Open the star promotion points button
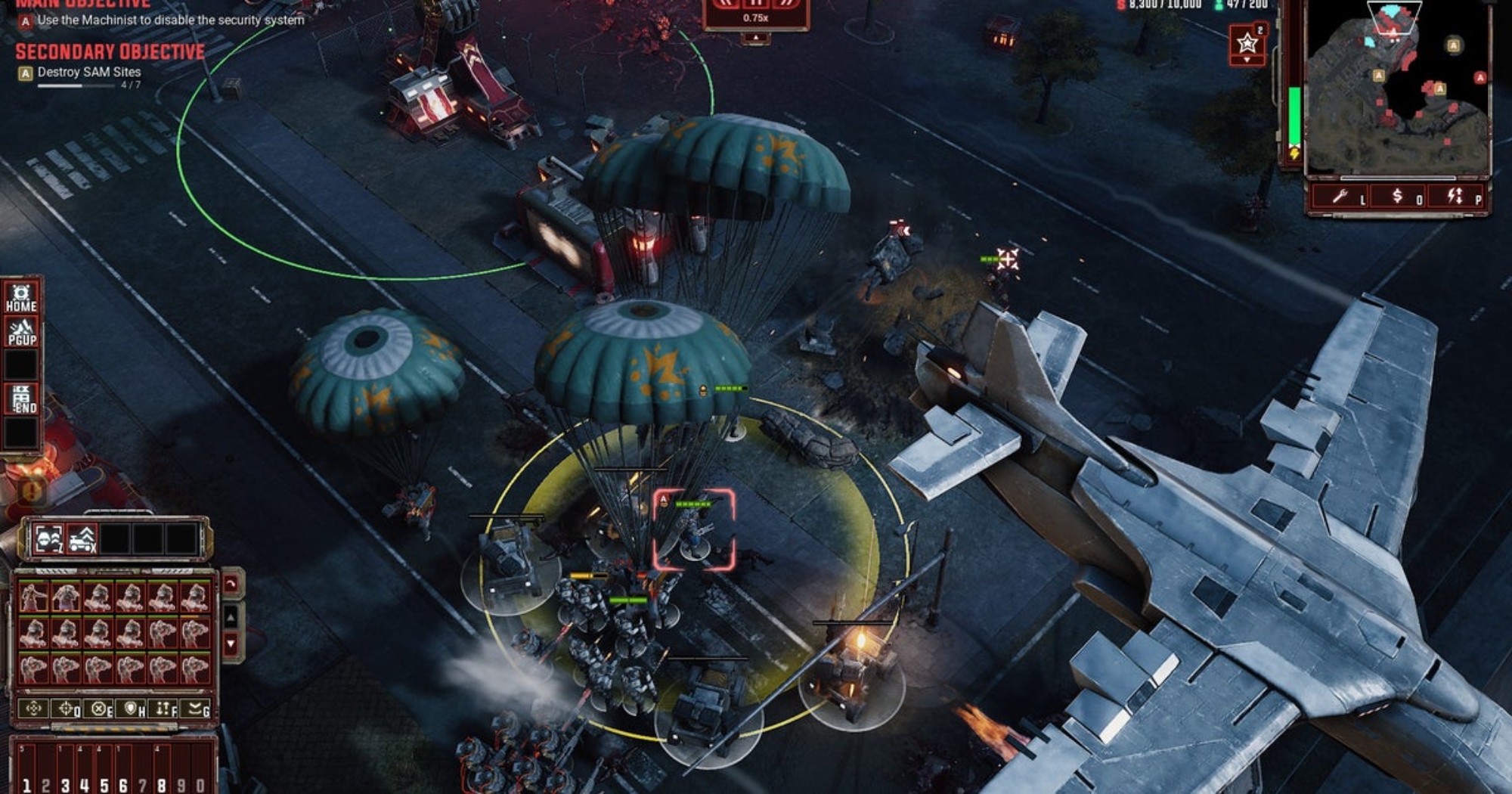Image resolution: width=1512 pixels, height=794 pixels. 1247,43
